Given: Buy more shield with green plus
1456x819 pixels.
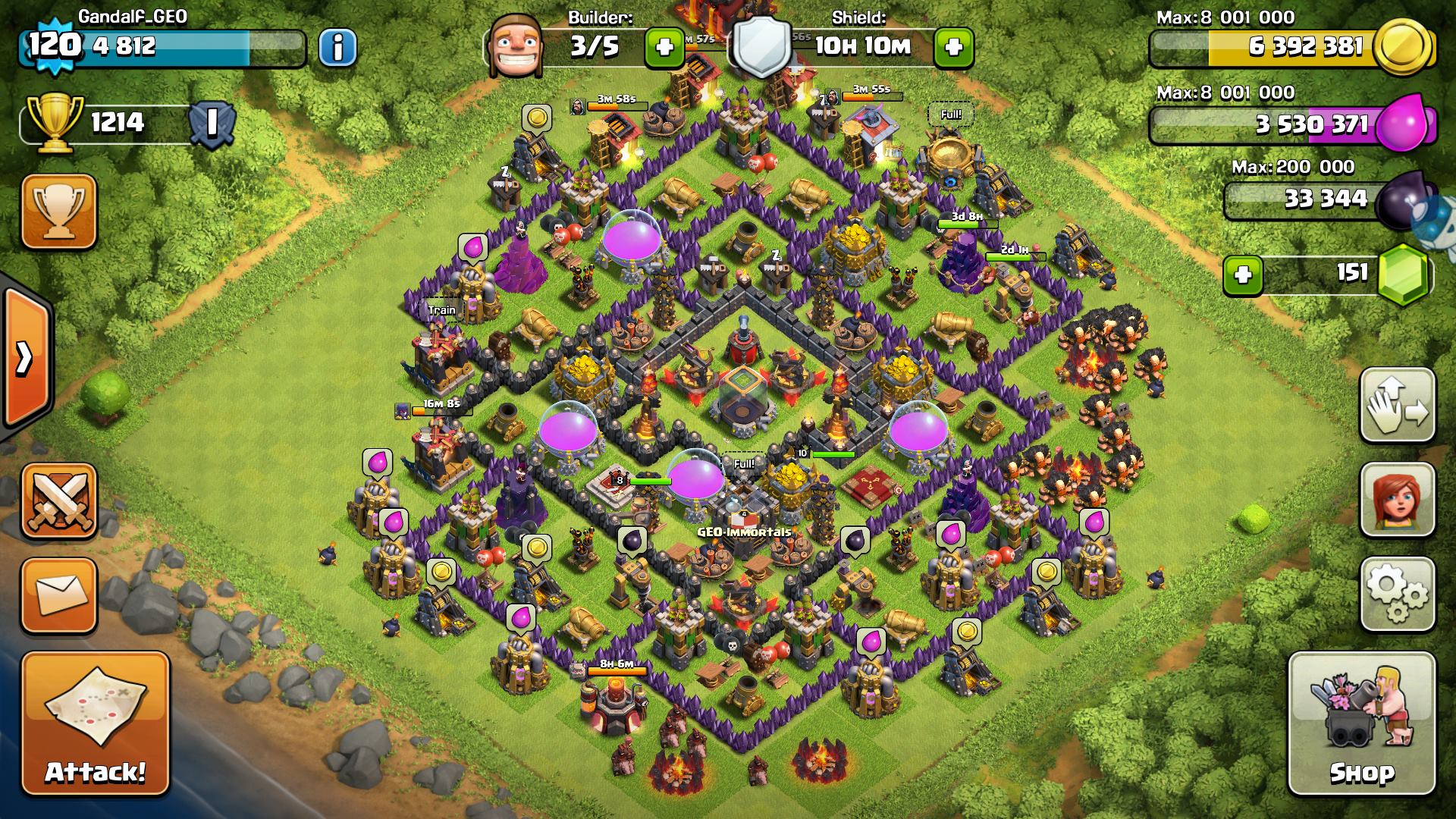Looking at the screenshot, I should (954, 48).
